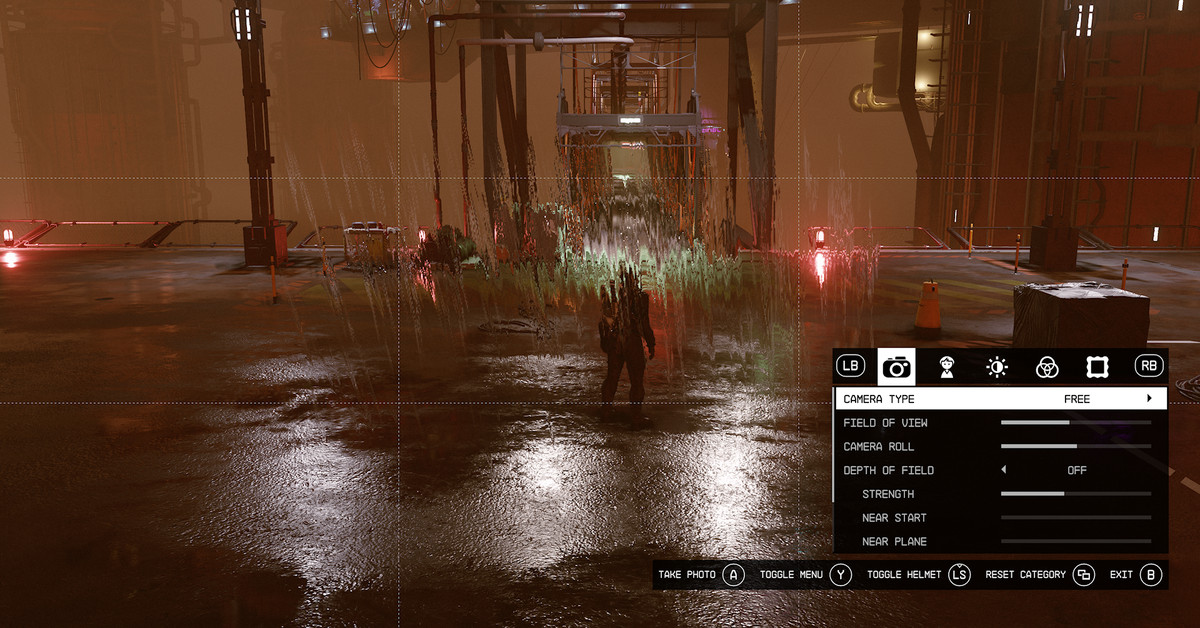Adjust the depth of field Strength slider
The width and height of the screenshot is (1200, 628).
[x=1075, y=494]
